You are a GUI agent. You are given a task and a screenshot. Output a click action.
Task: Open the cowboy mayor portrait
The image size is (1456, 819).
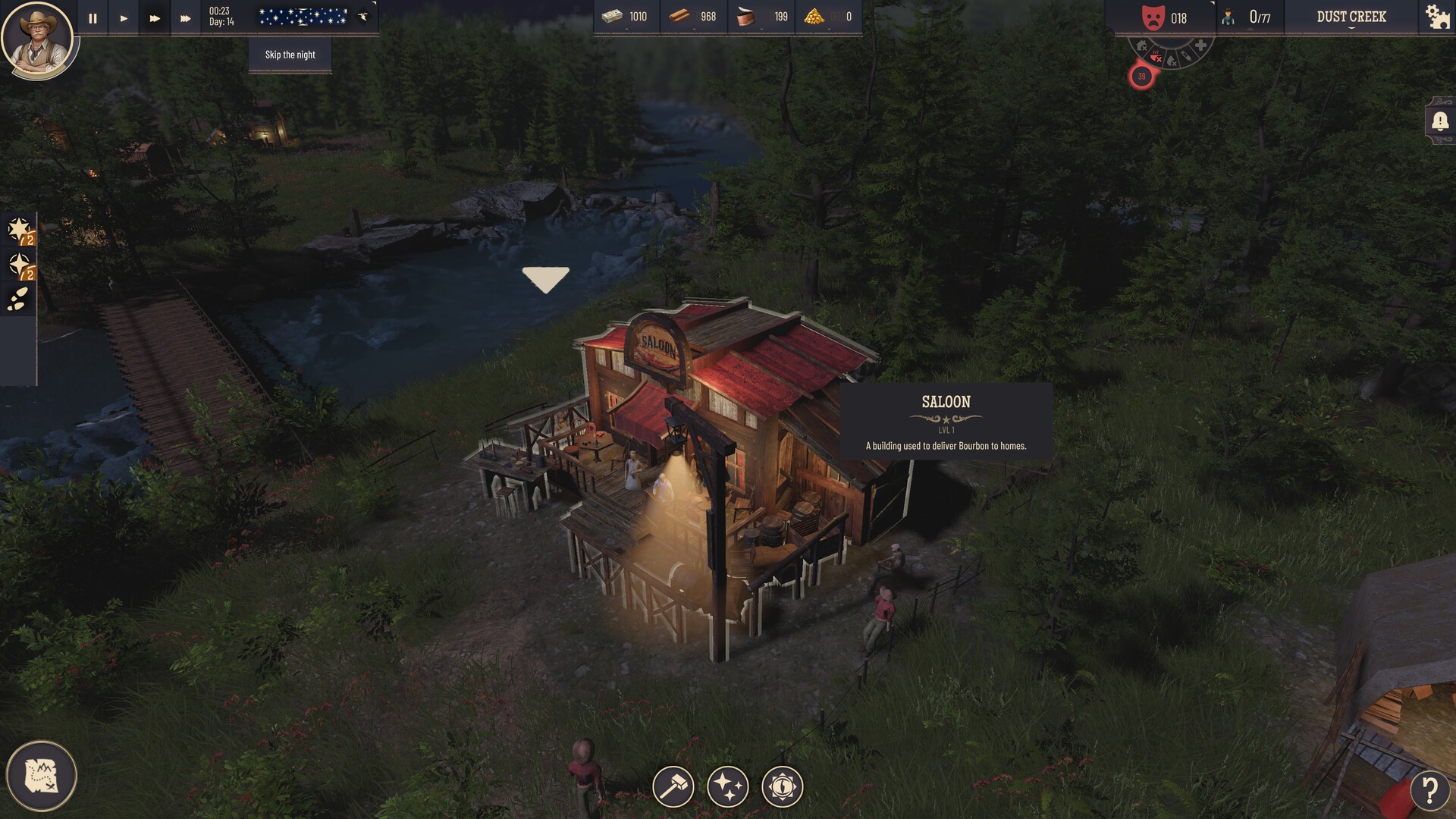[x=36, y=38]
